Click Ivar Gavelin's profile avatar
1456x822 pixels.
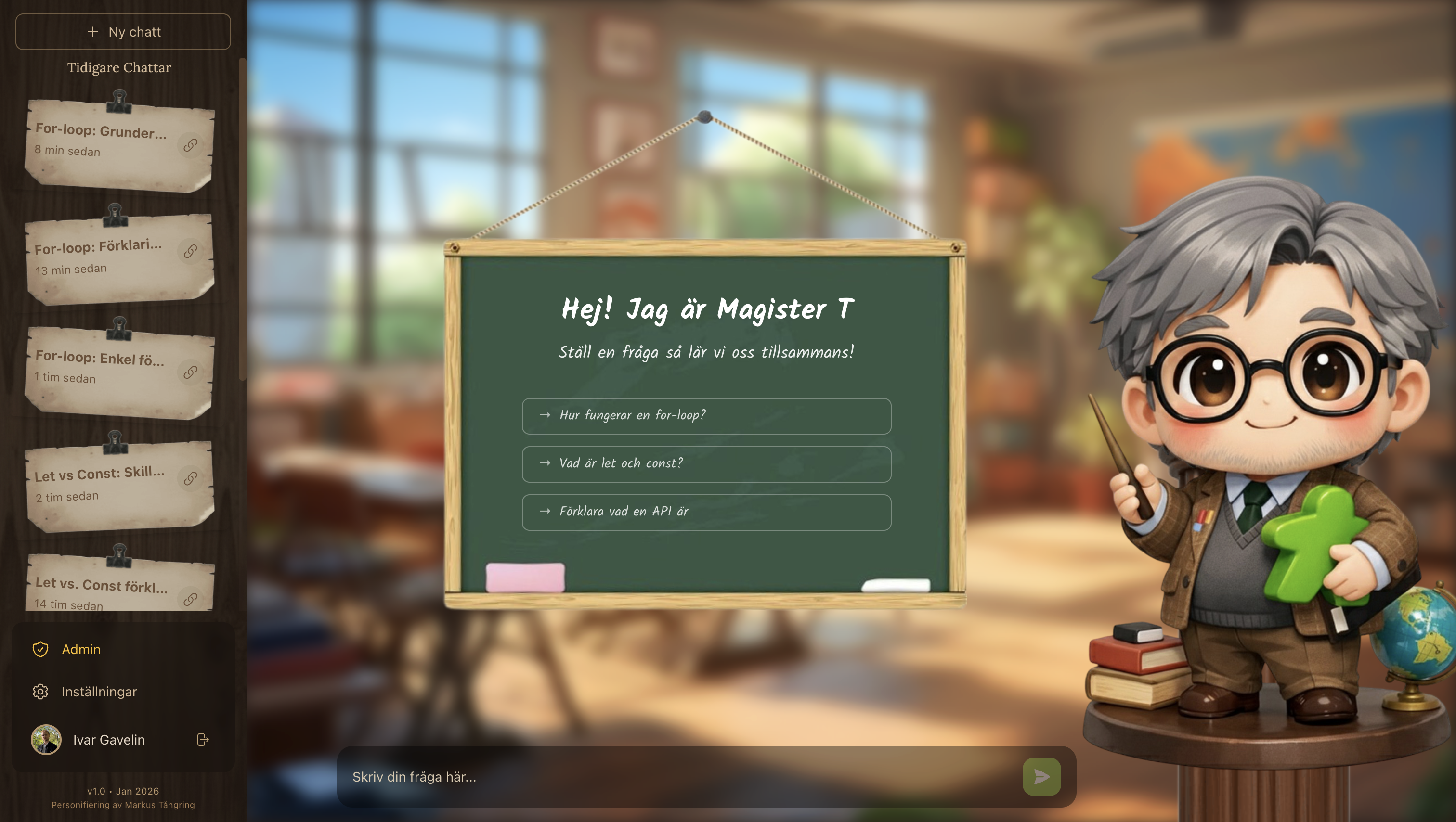46,740
